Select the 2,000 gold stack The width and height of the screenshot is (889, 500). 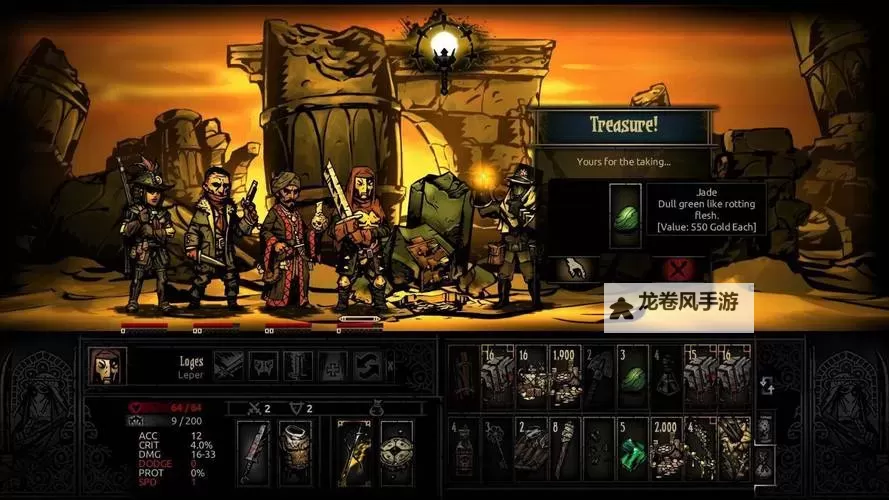[665, 448]
